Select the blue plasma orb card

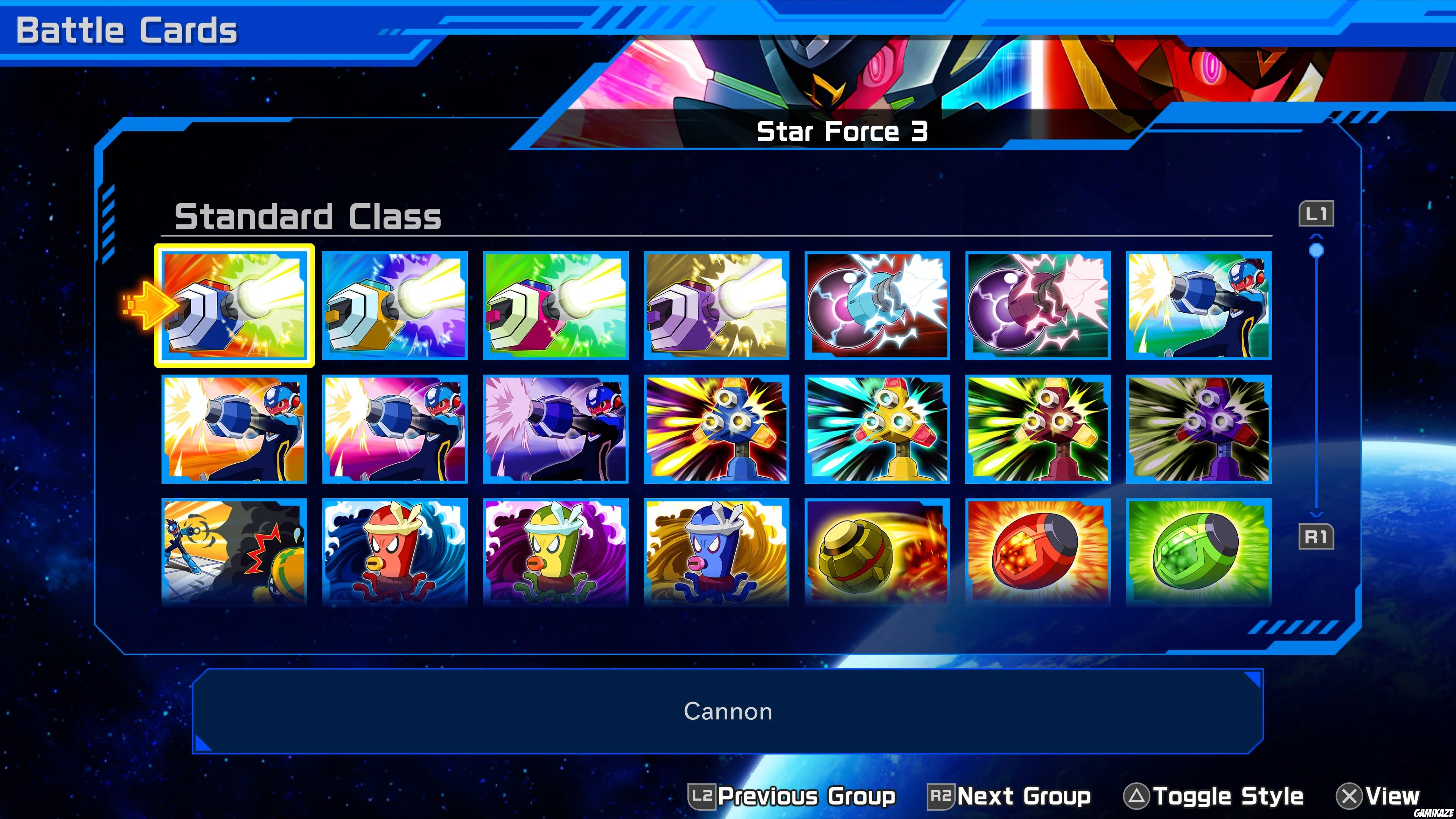point(878,305)
